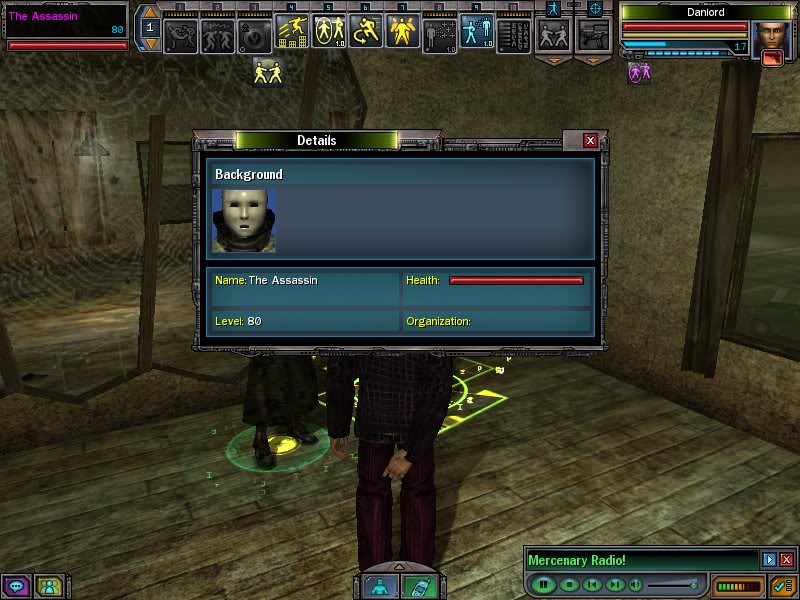Click hotbar page down arrow

click(150, 44)
